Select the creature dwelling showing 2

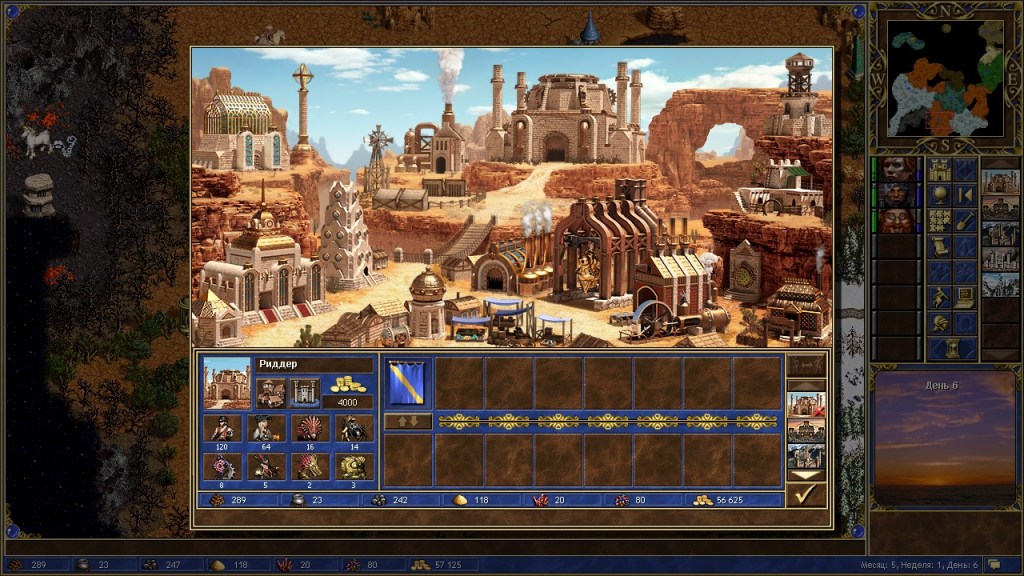click(x=309, y=466)
